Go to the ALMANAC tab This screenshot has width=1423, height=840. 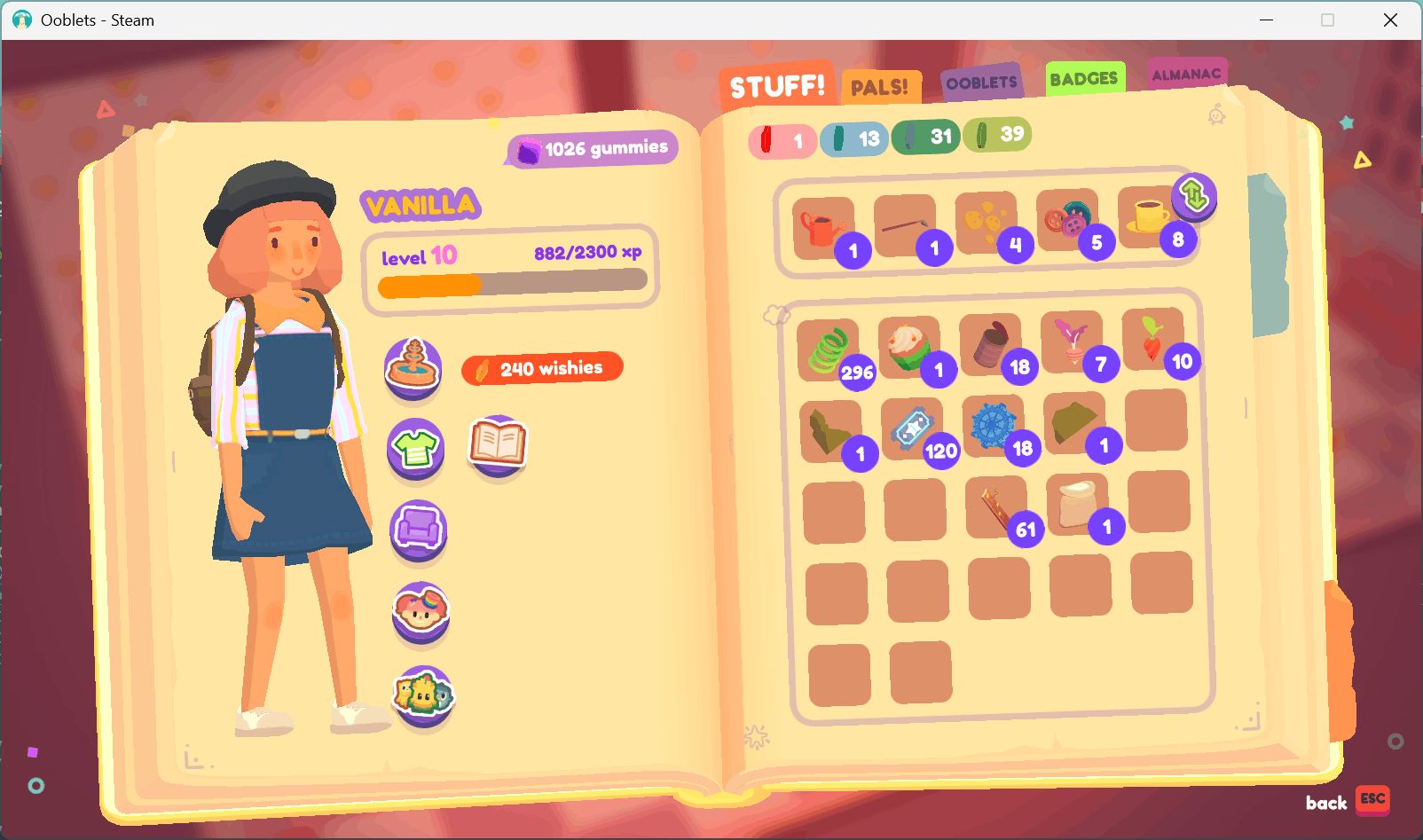click(x=1186, y=75)
